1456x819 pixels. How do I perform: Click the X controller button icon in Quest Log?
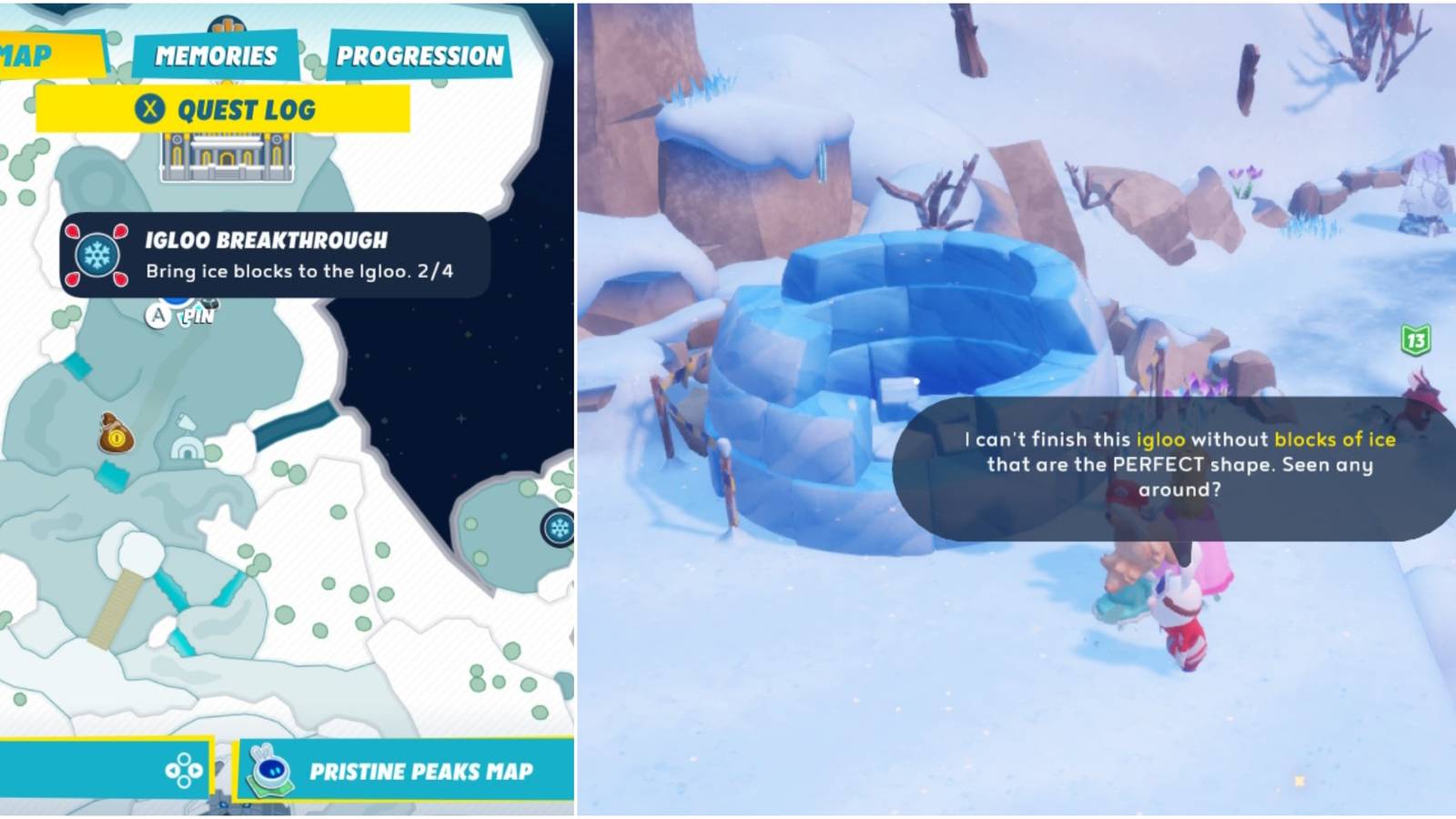click(x=152, y=111)
